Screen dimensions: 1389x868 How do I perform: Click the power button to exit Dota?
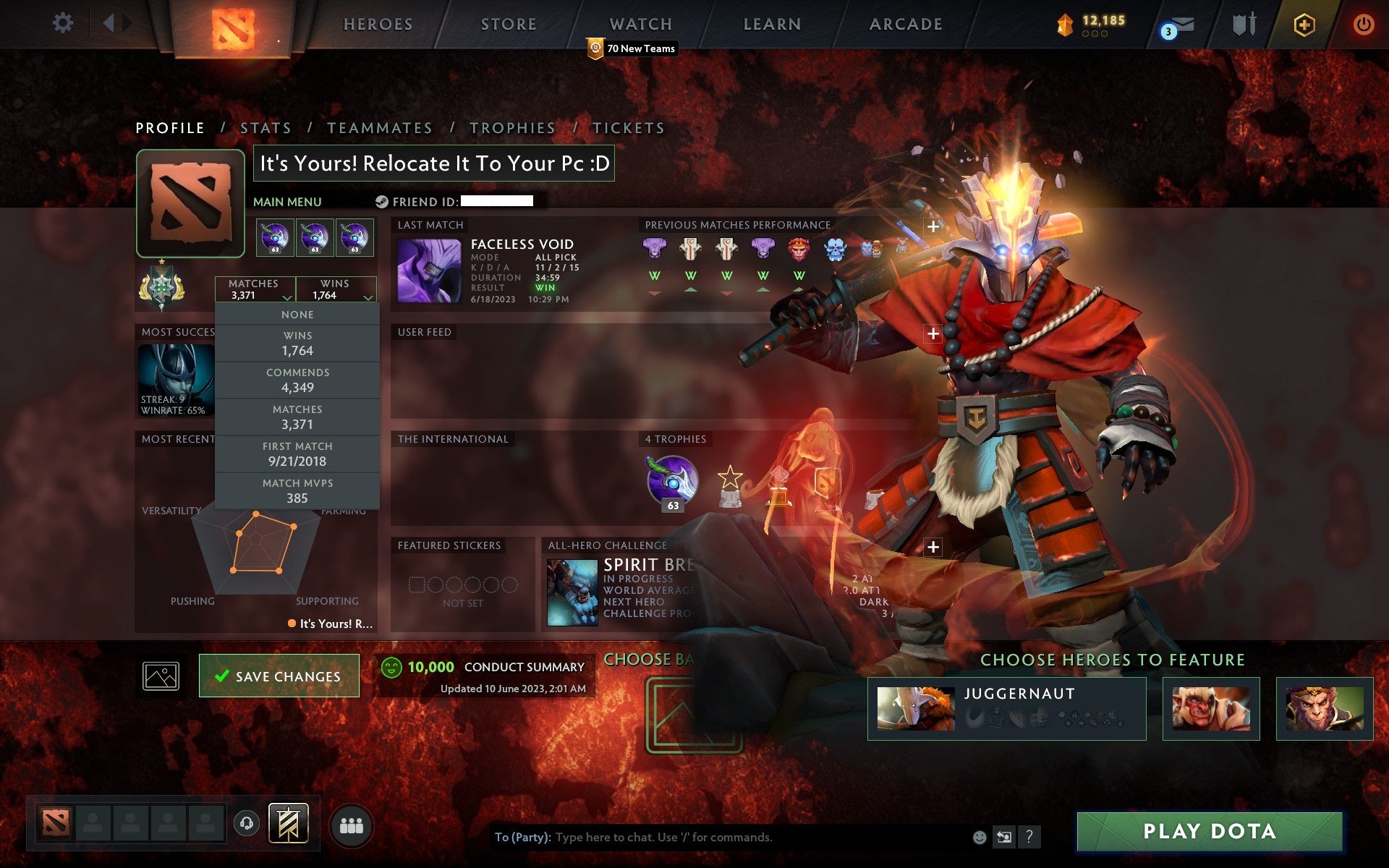[x=1364, y=23]
